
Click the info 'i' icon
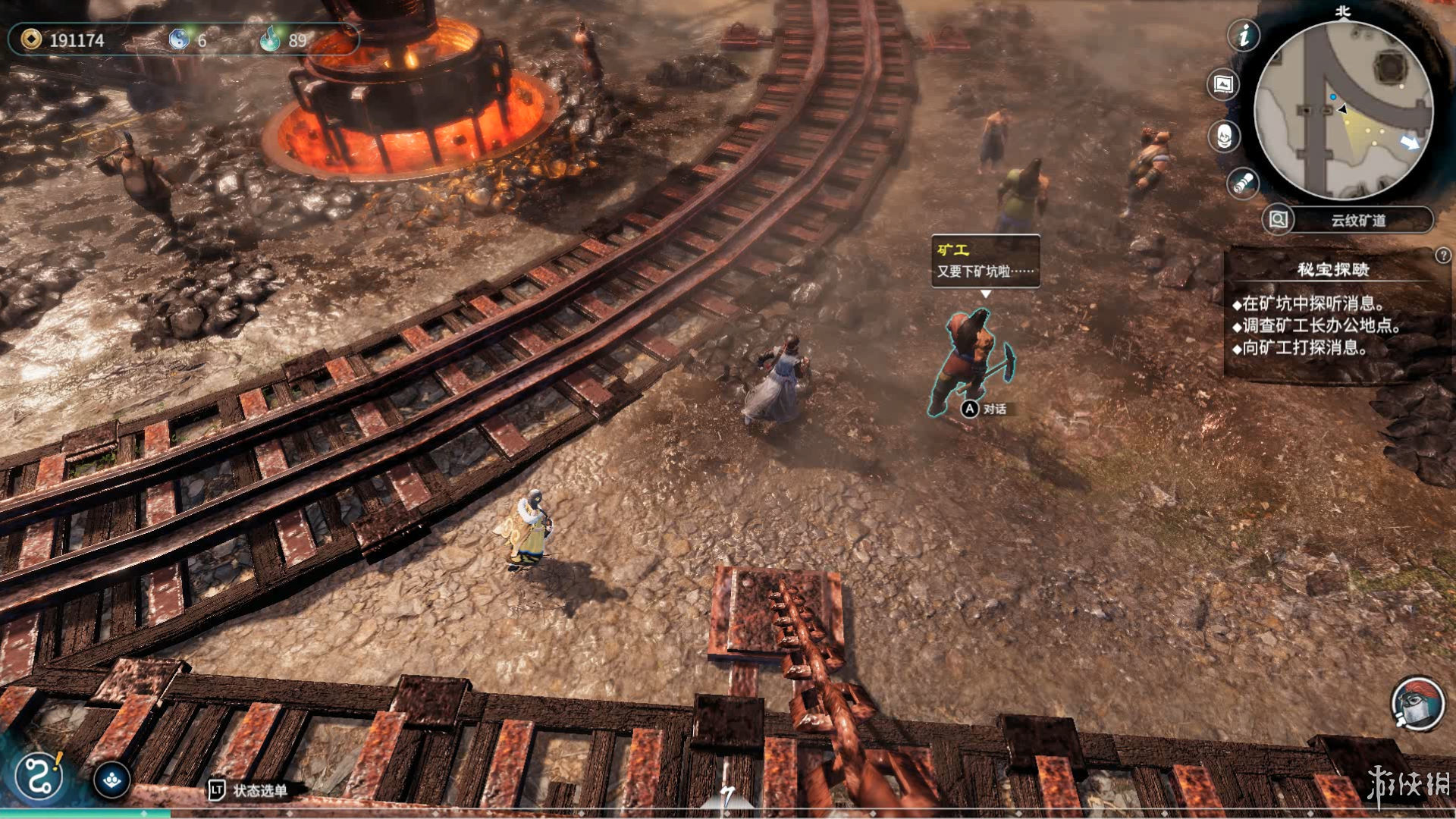point(1244,36)
